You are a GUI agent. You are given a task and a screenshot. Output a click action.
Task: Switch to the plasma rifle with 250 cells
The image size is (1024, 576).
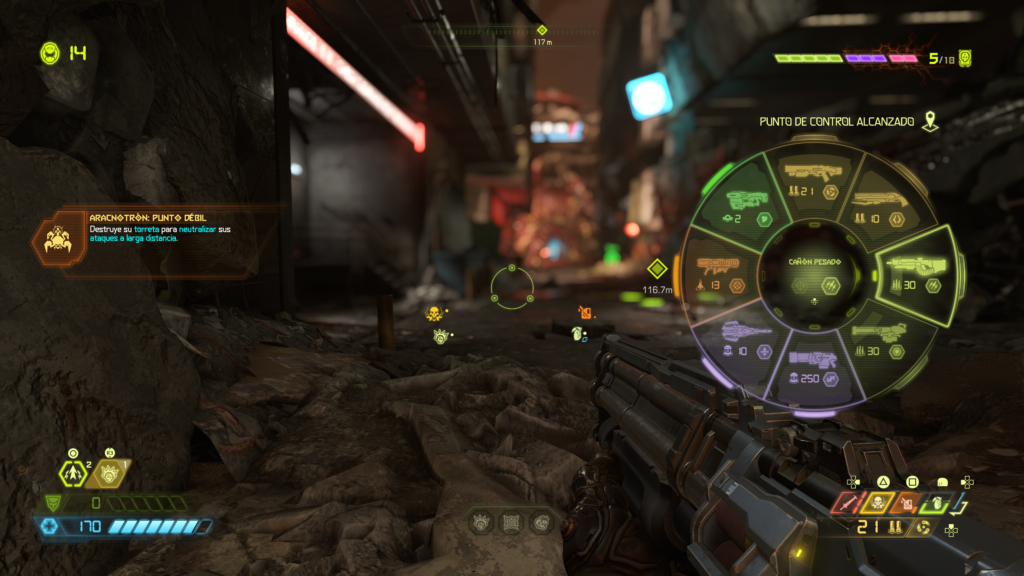(x=810, y=366)
